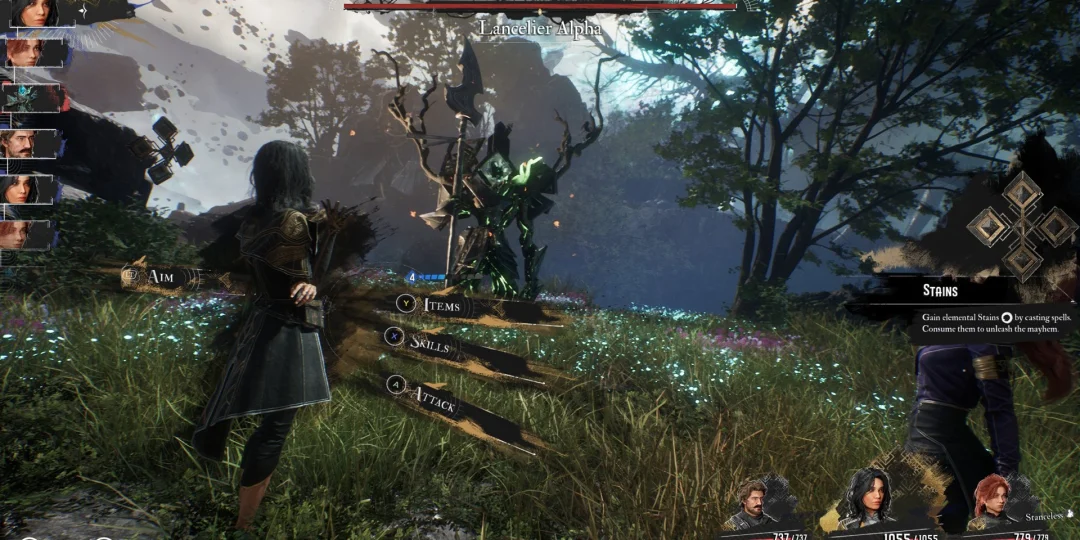
Task: Open the Skills menu
Action: pos(430,343)
